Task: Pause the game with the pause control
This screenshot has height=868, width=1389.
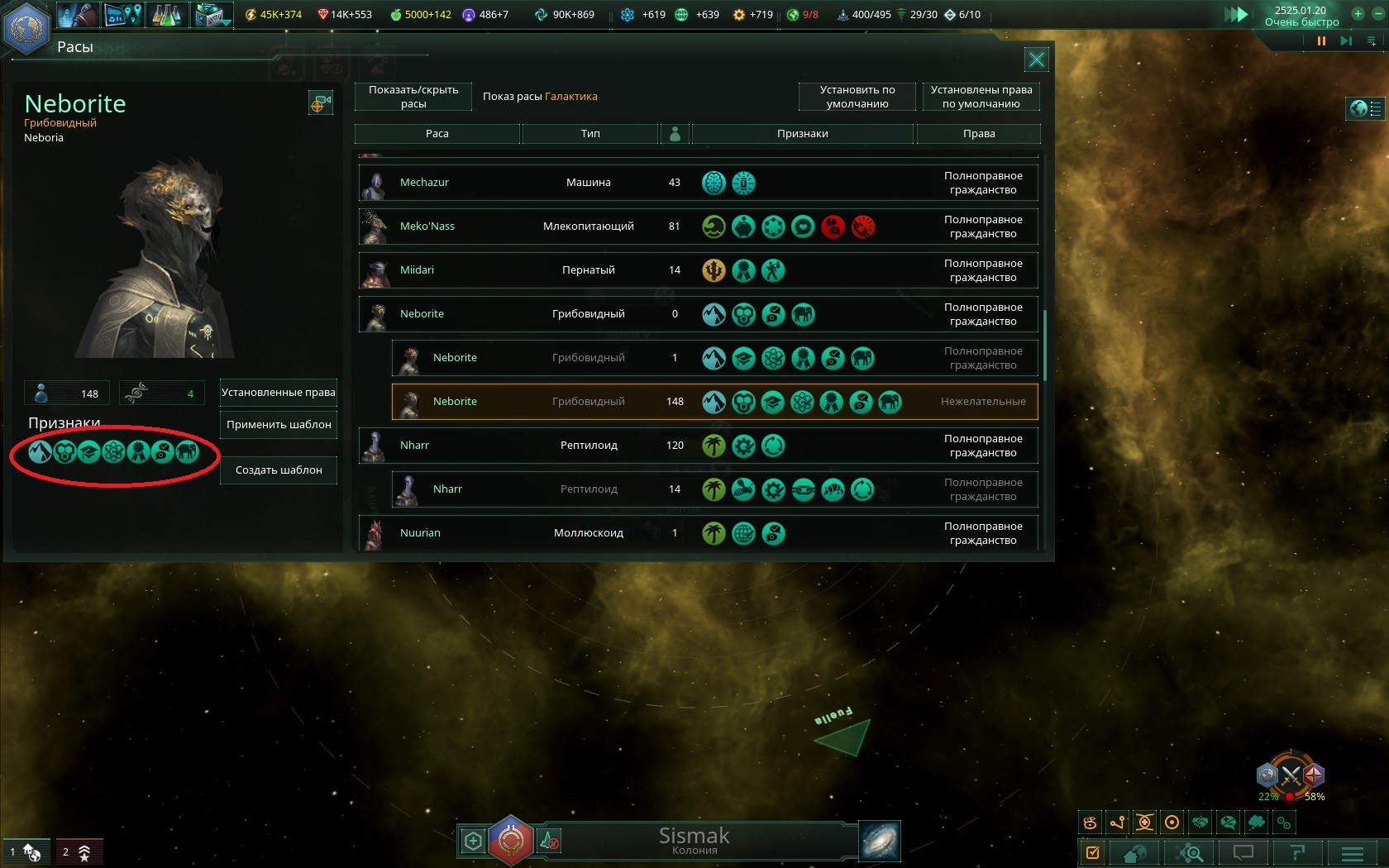Action: [1321, 40]
